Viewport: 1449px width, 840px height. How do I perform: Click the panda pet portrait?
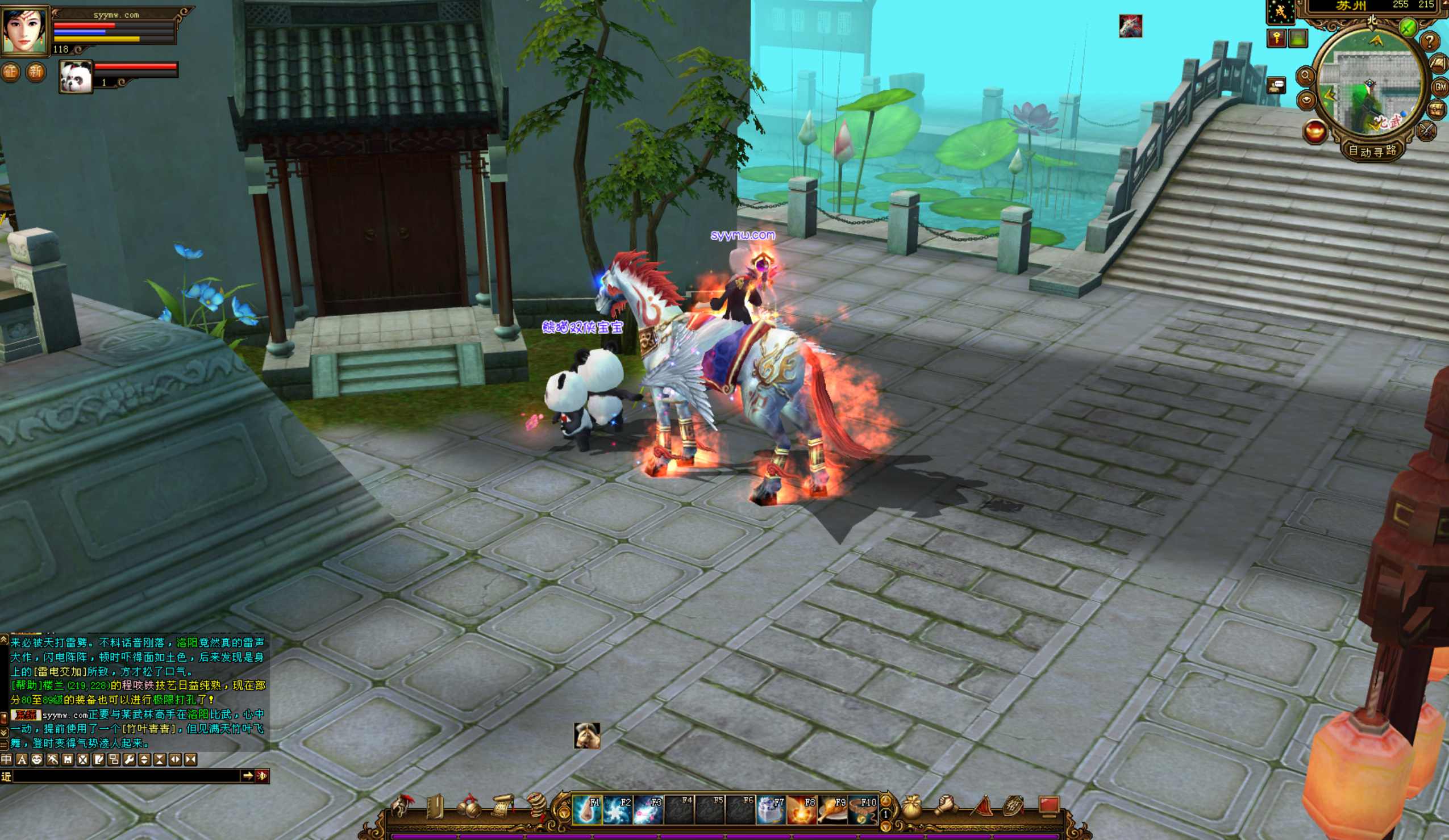tap(76, 77)
